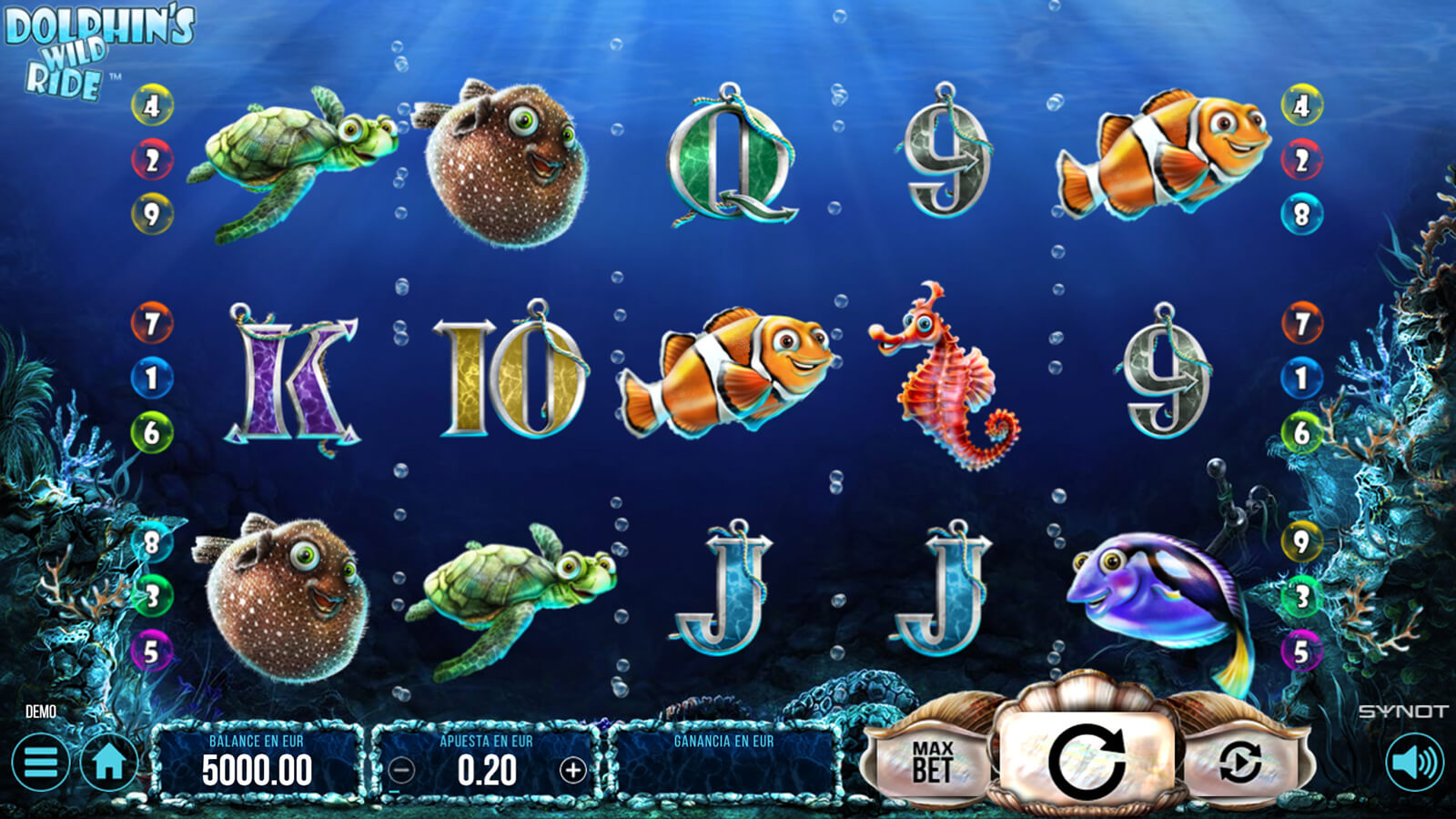Toggle the sound speaker icon

[1414, 763]
